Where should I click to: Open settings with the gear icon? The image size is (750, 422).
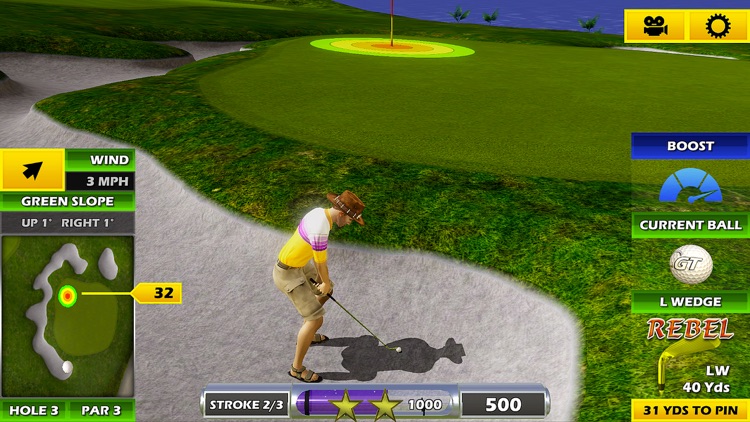click(717, 26)
